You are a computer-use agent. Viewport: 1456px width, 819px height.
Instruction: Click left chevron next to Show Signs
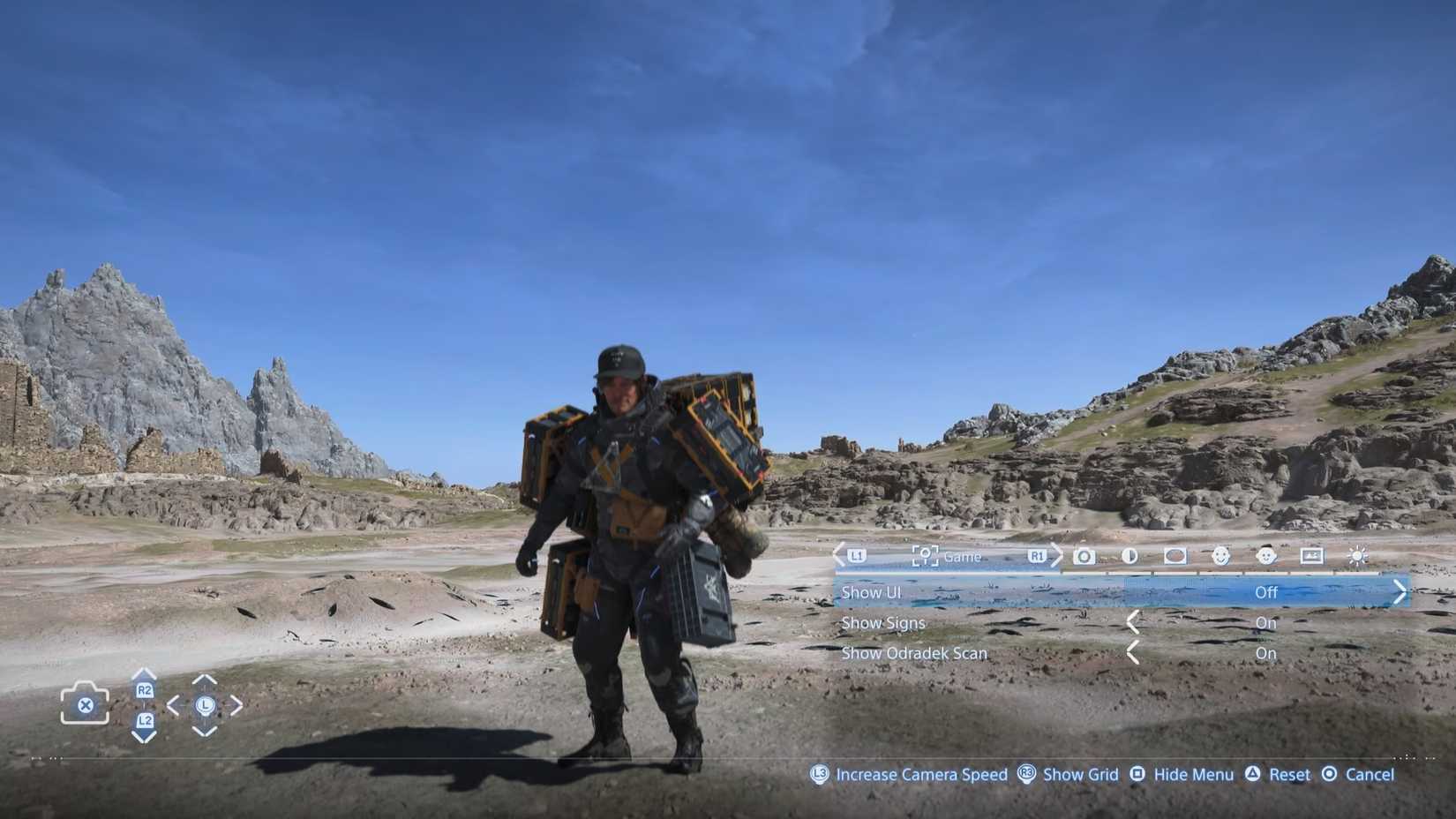coord(1134,622)
